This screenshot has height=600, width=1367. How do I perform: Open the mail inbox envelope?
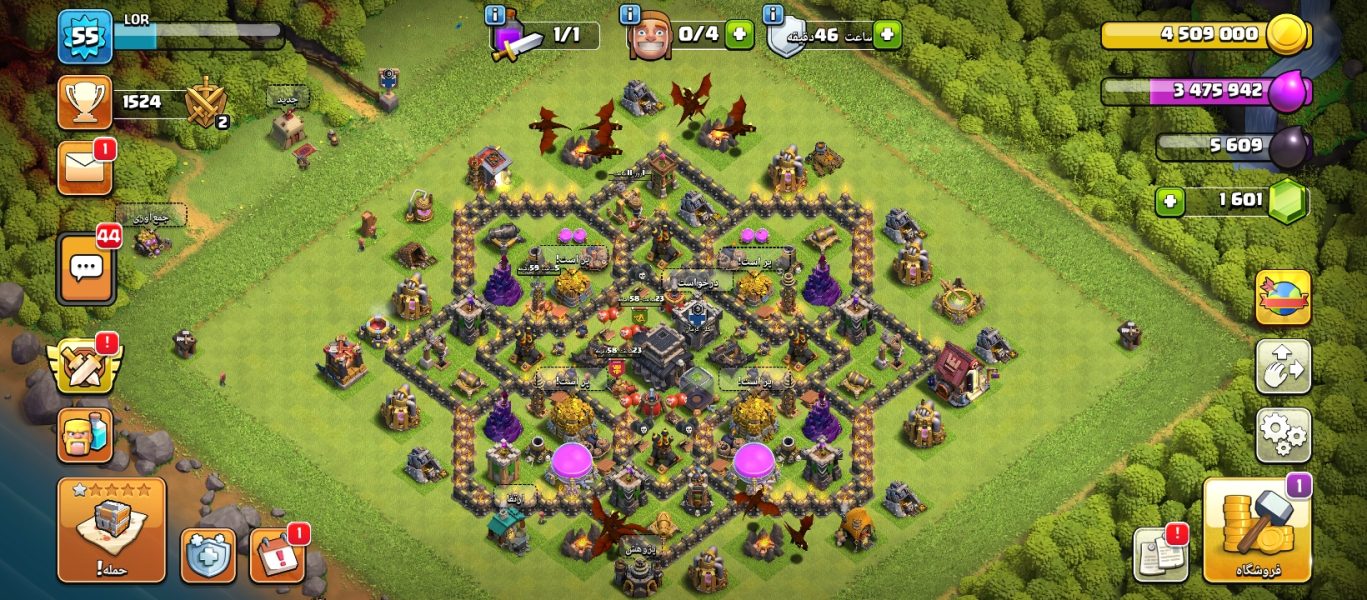pos(85,167)
